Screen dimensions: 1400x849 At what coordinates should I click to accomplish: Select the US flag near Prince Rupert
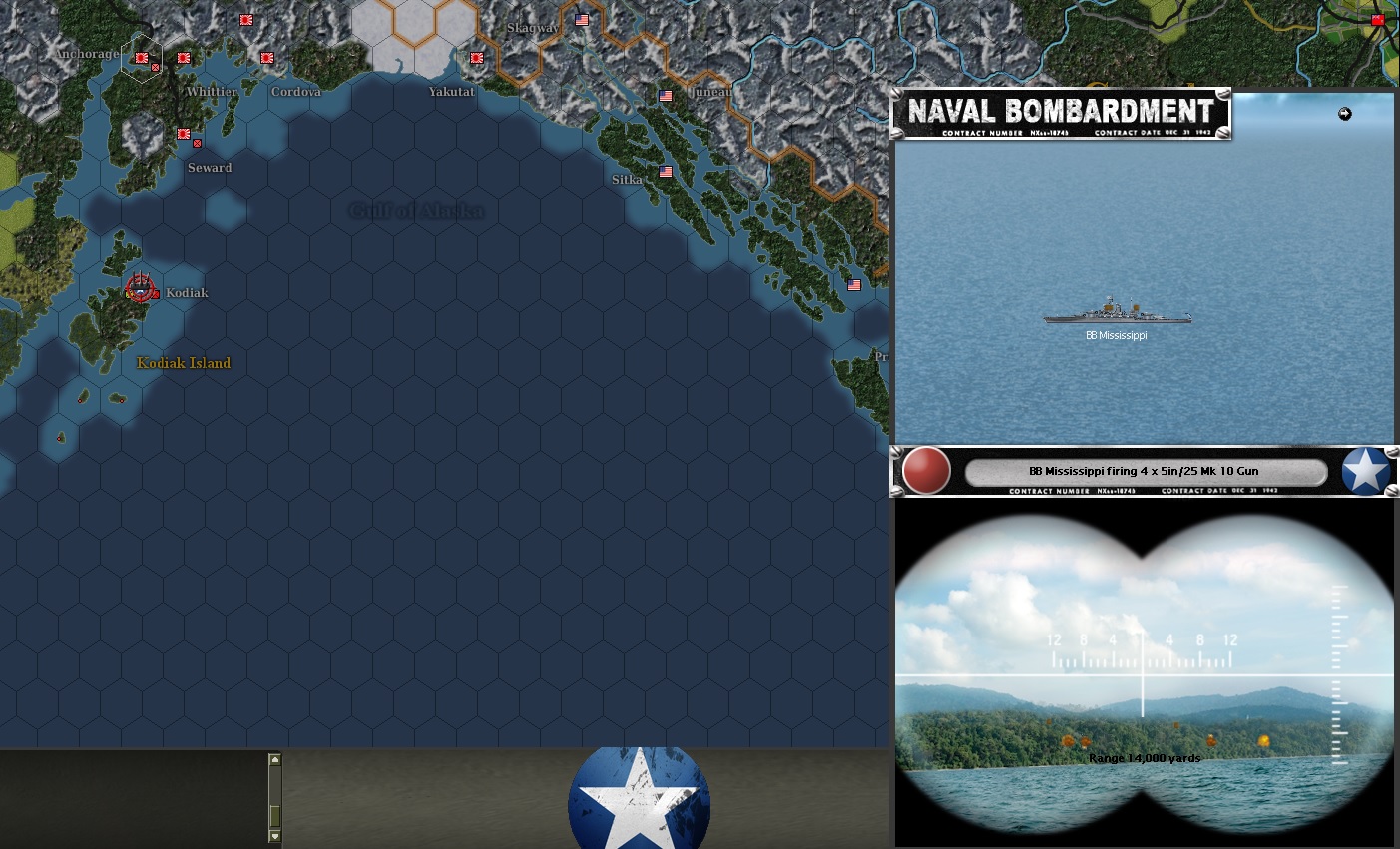(x=853, y=284)
